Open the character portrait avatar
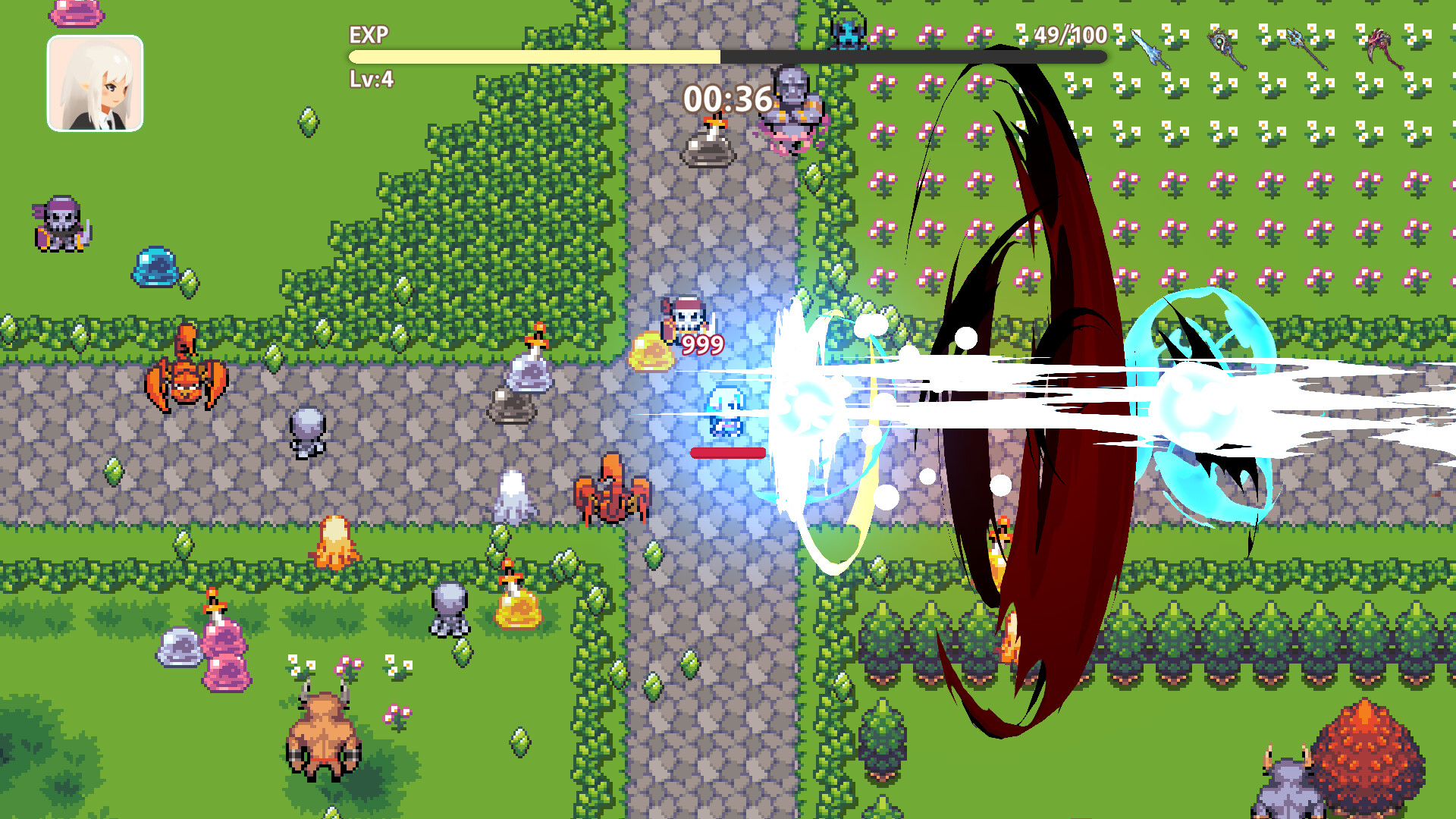This screenshot has width=1456, height=819. tap(96, 83)
